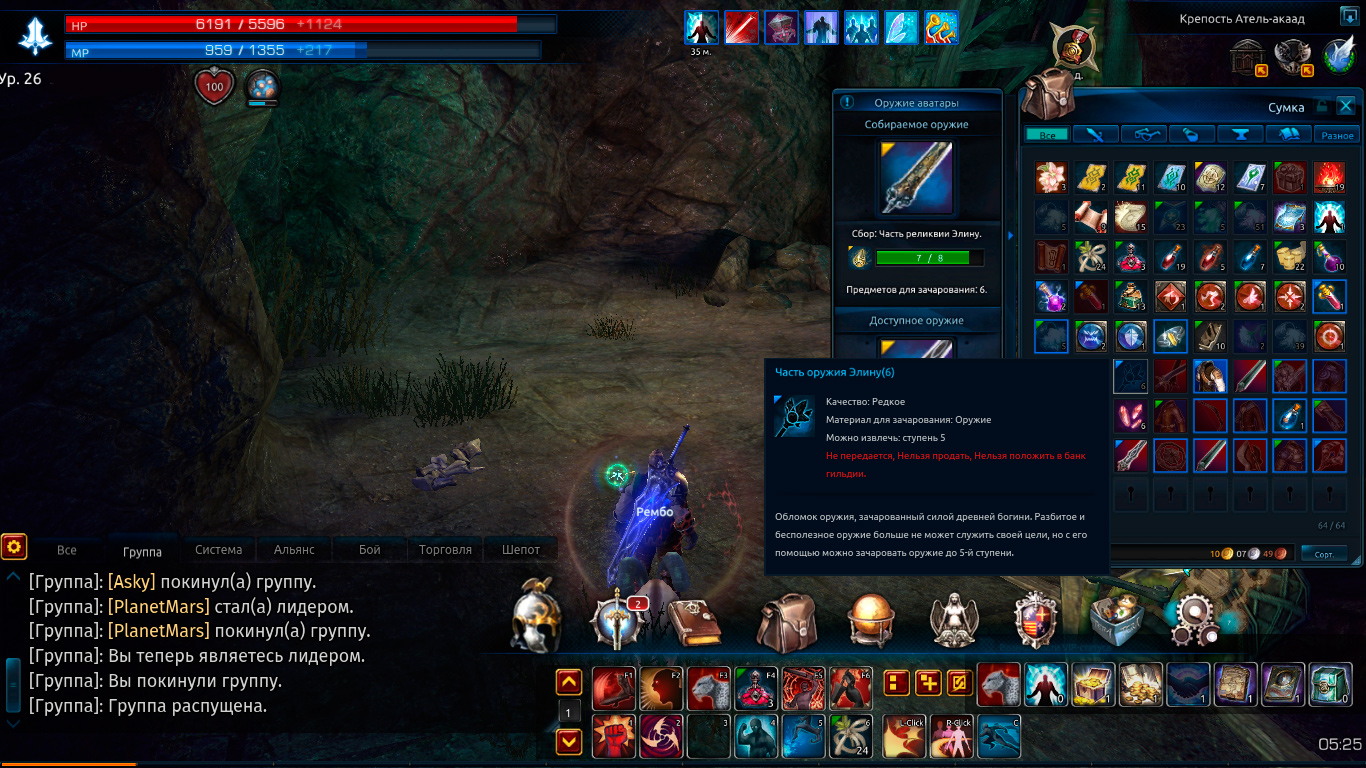
Task: Select the fire item in the bag
Action: (x=1329, y=178)
